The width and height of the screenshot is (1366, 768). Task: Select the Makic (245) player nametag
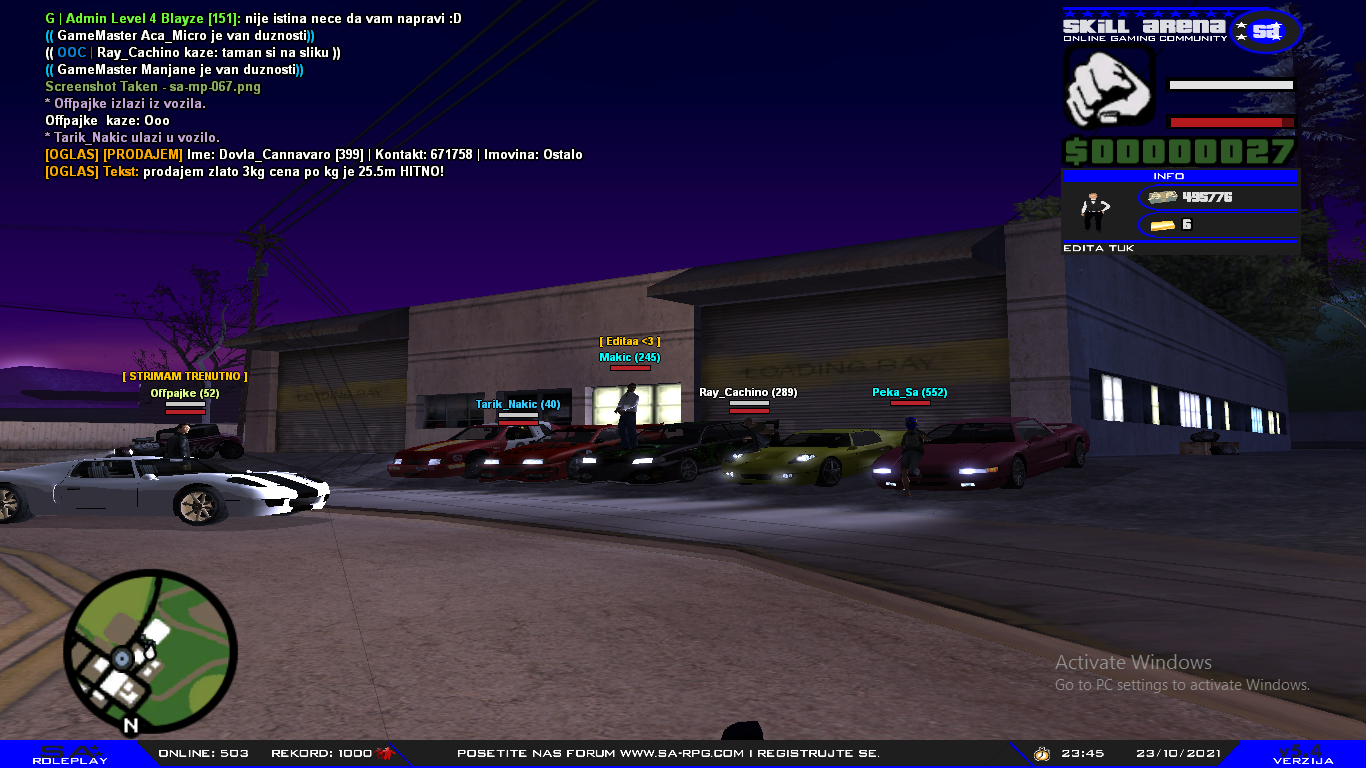630,357
